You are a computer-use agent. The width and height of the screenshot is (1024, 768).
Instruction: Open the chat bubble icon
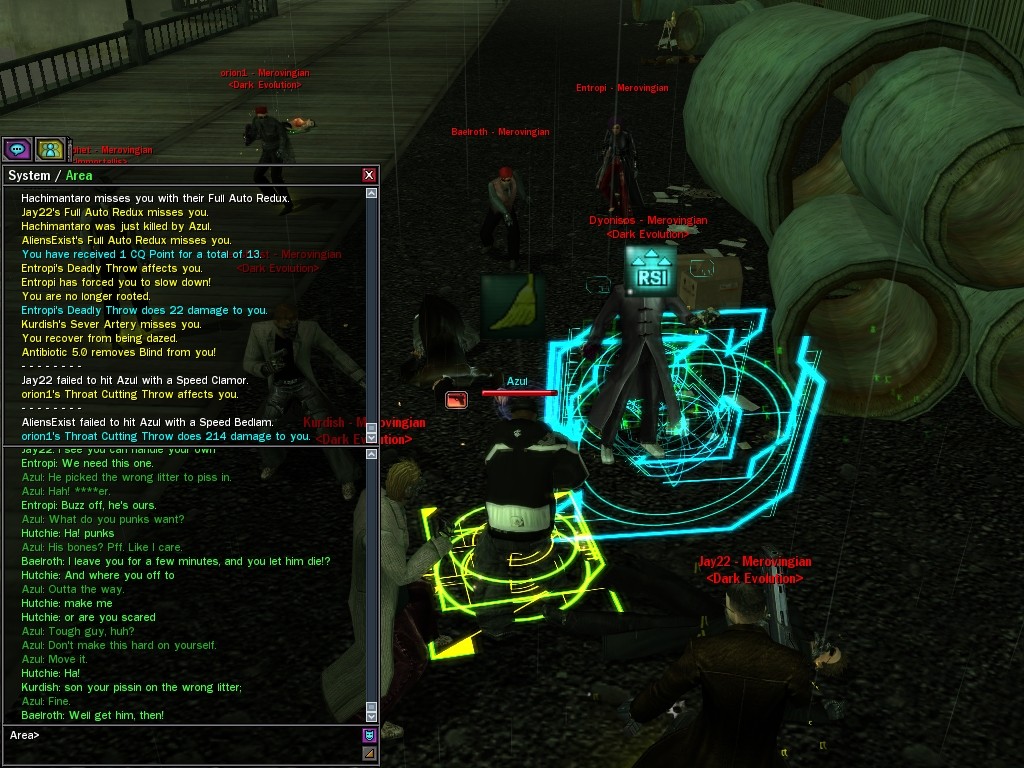click(x=16, y=150)
